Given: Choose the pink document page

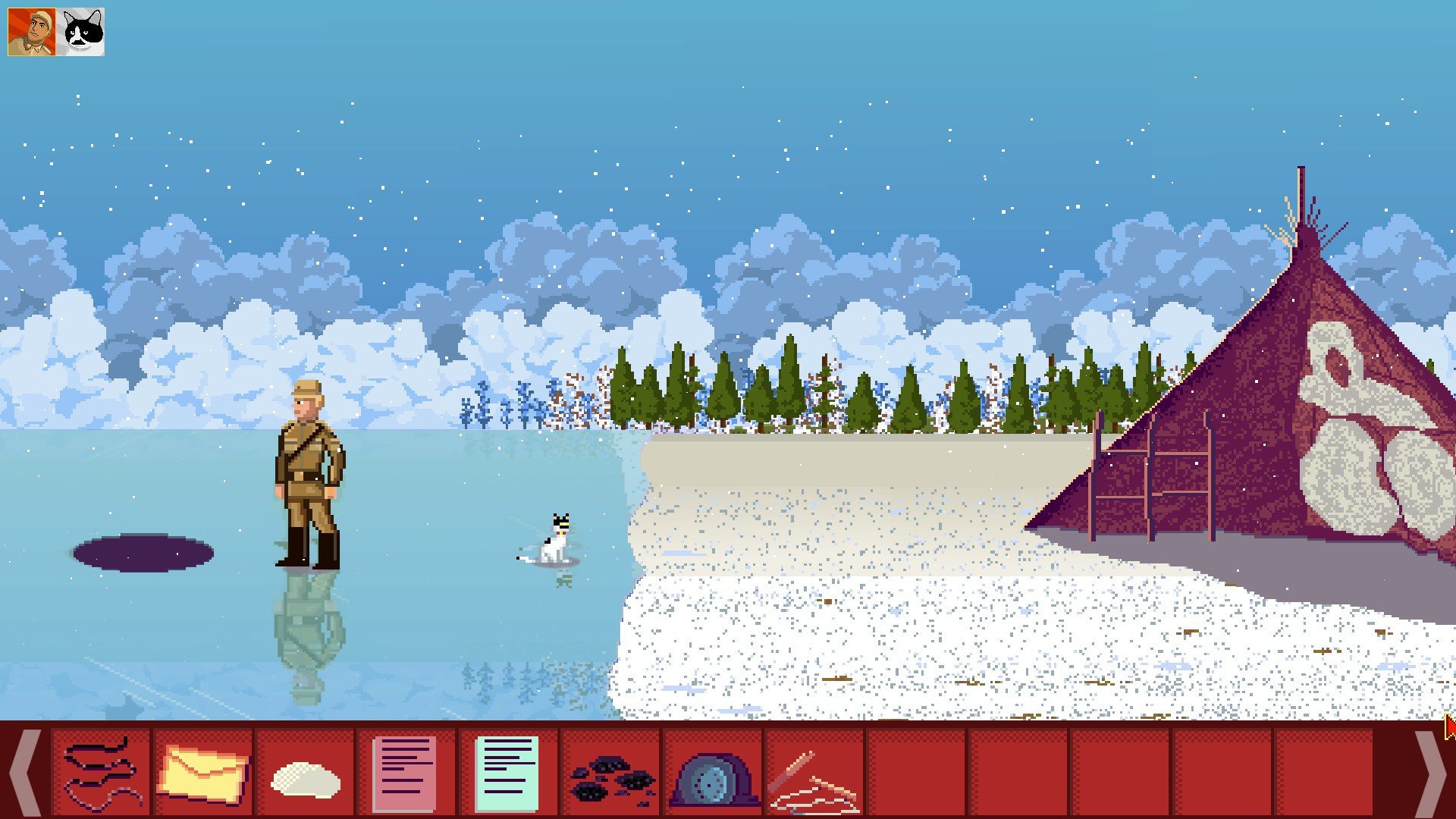Looking at the screenshot, I should 406,773.
